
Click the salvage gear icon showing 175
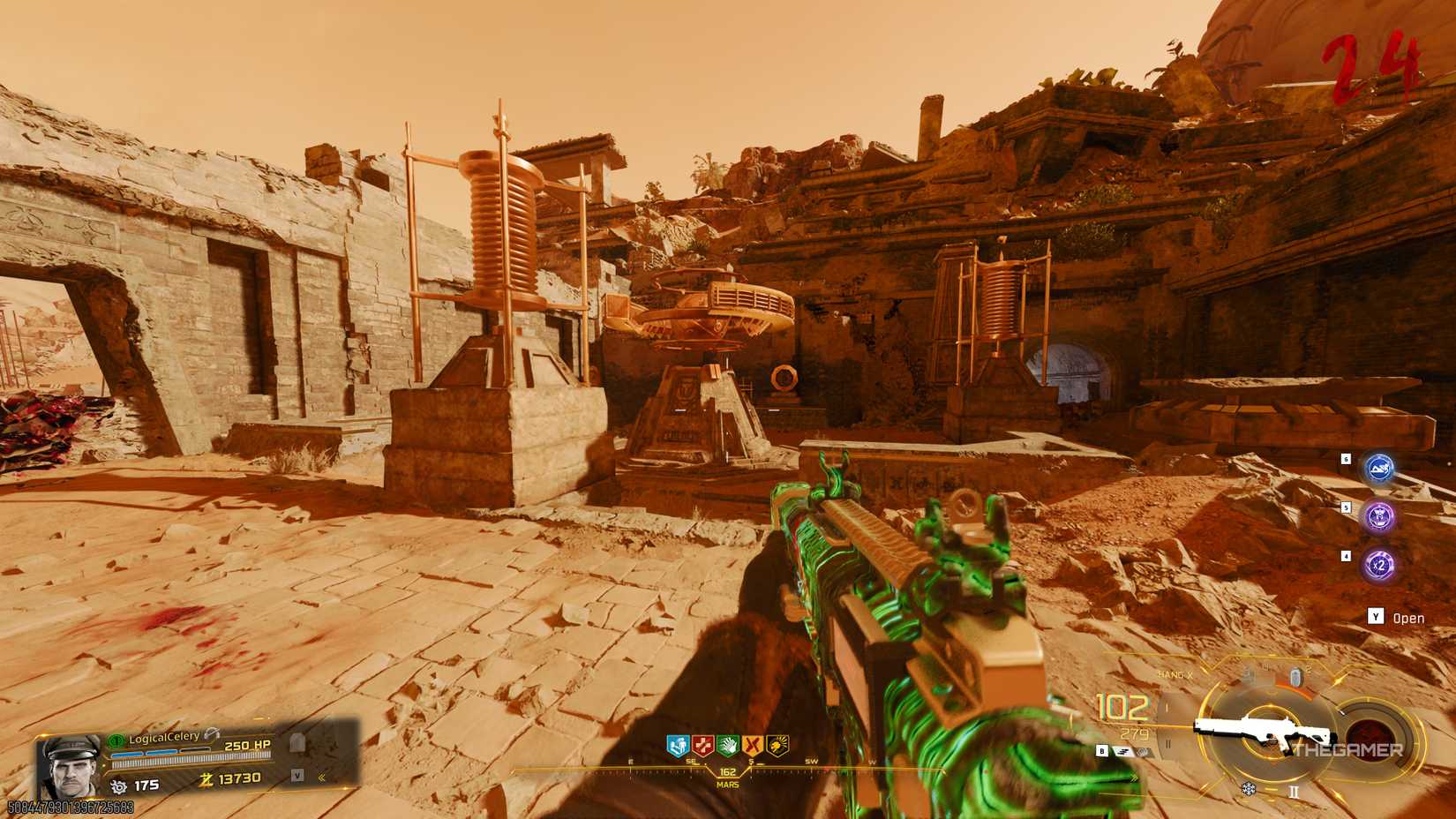[x=119, y=785]
